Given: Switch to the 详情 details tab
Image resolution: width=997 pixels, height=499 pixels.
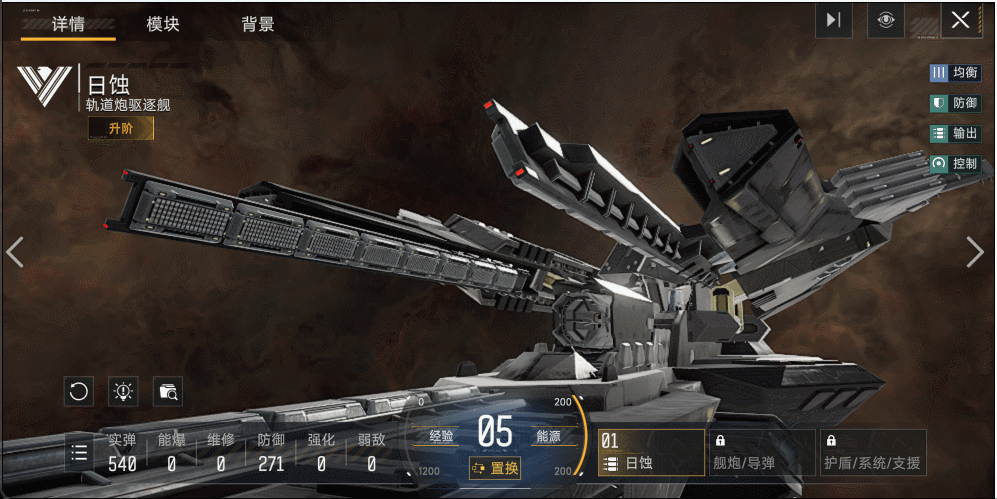Looking at the screenshot, I should pos(68,24).
